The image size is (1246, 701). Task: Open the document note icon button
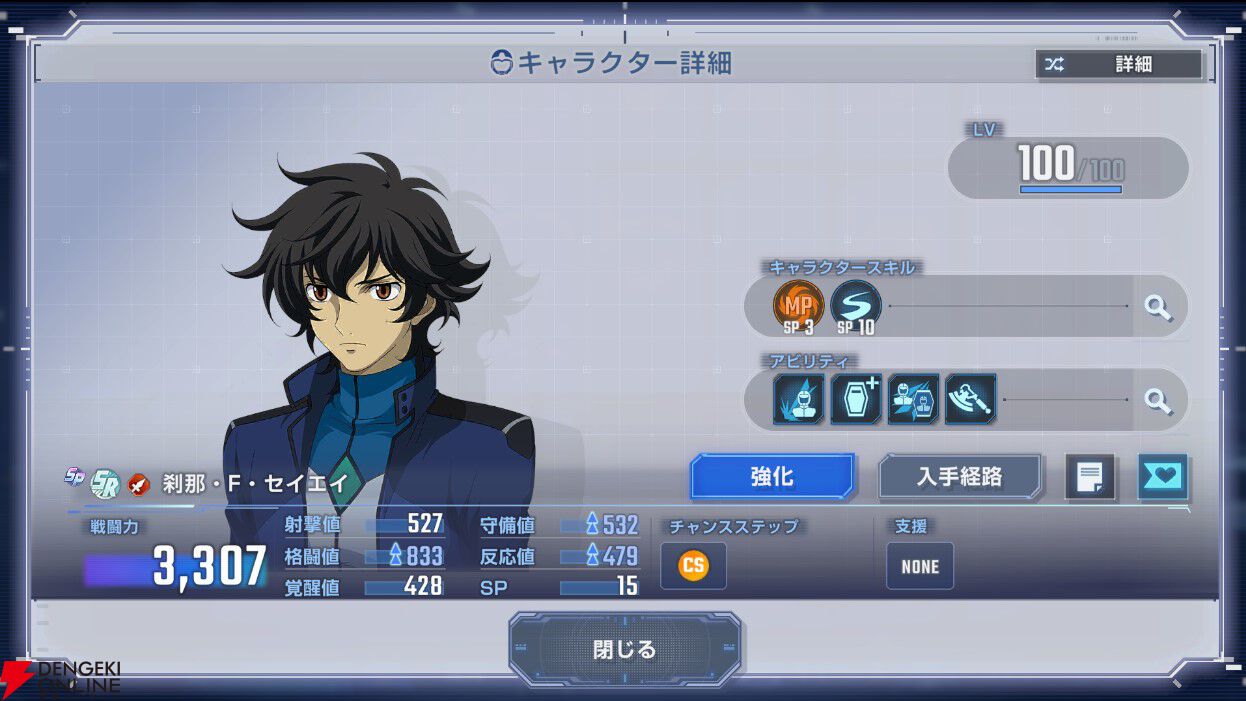pos(1089,478)
